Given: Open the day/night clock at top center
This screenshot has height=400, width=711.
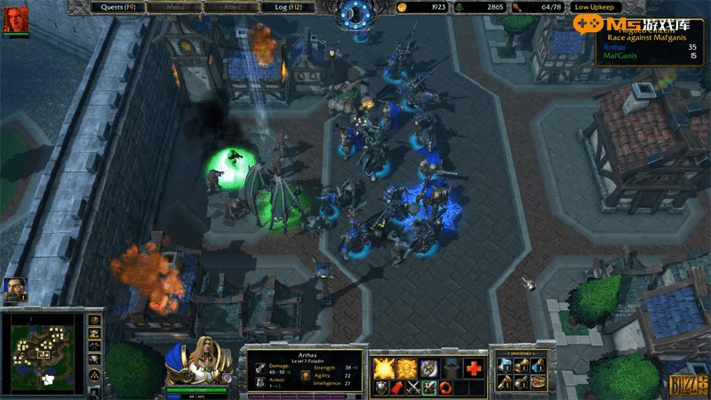Looking at the screenshot, I should [x=354, y=12].
